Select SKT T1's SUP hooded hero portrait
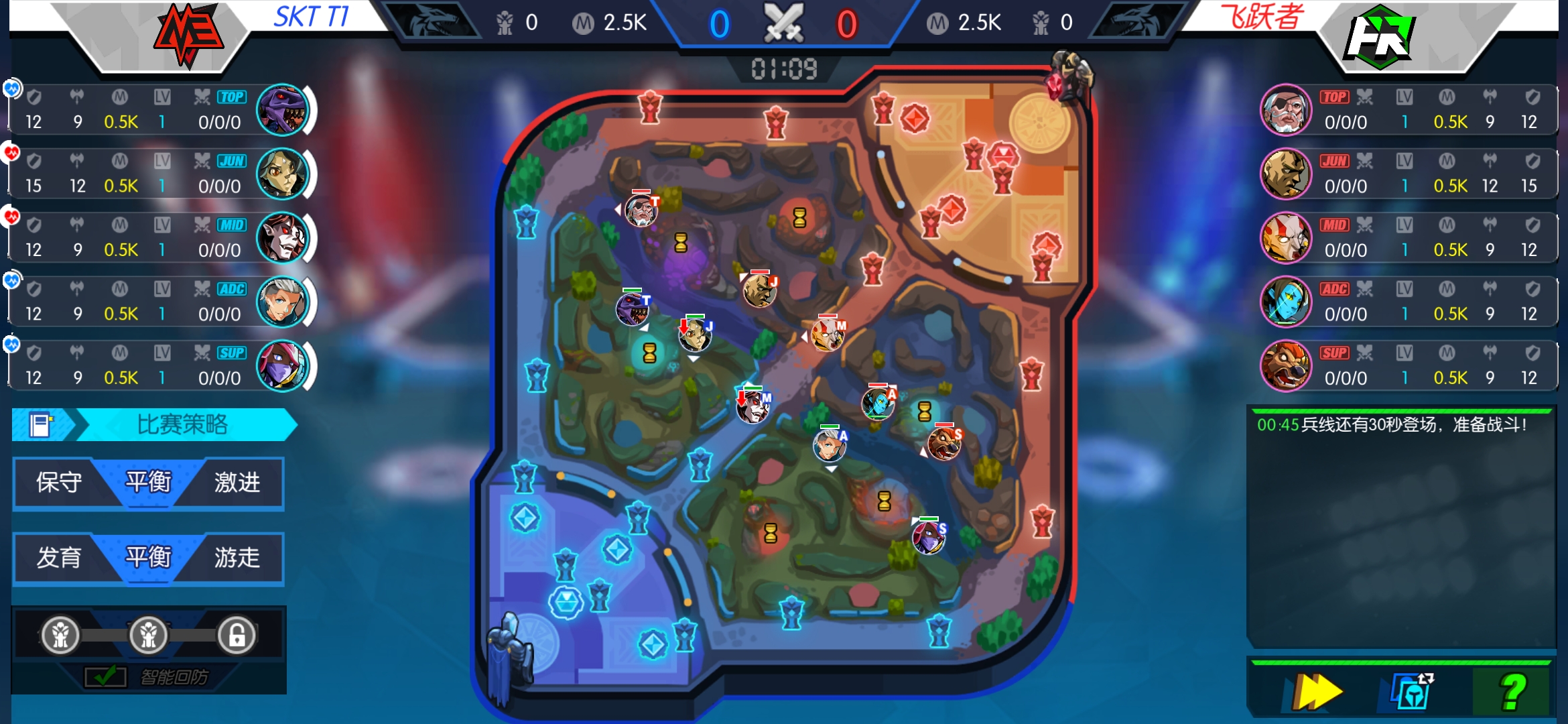 282,366
